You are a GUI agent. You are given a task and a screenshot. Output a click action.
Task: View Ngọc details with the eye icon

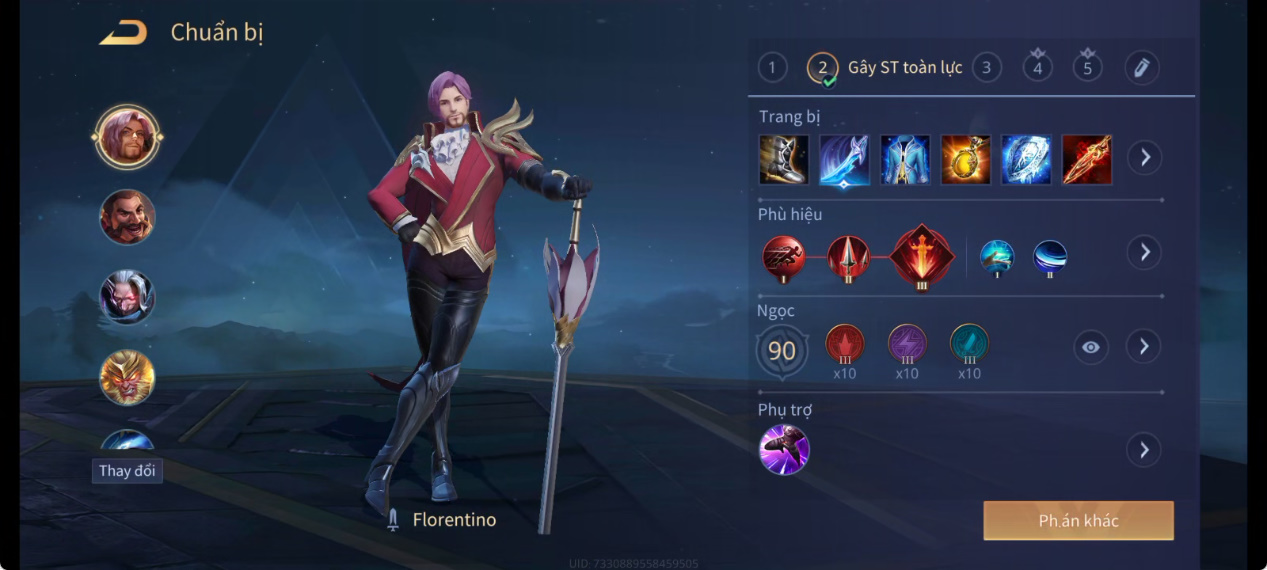[1091, 347]
